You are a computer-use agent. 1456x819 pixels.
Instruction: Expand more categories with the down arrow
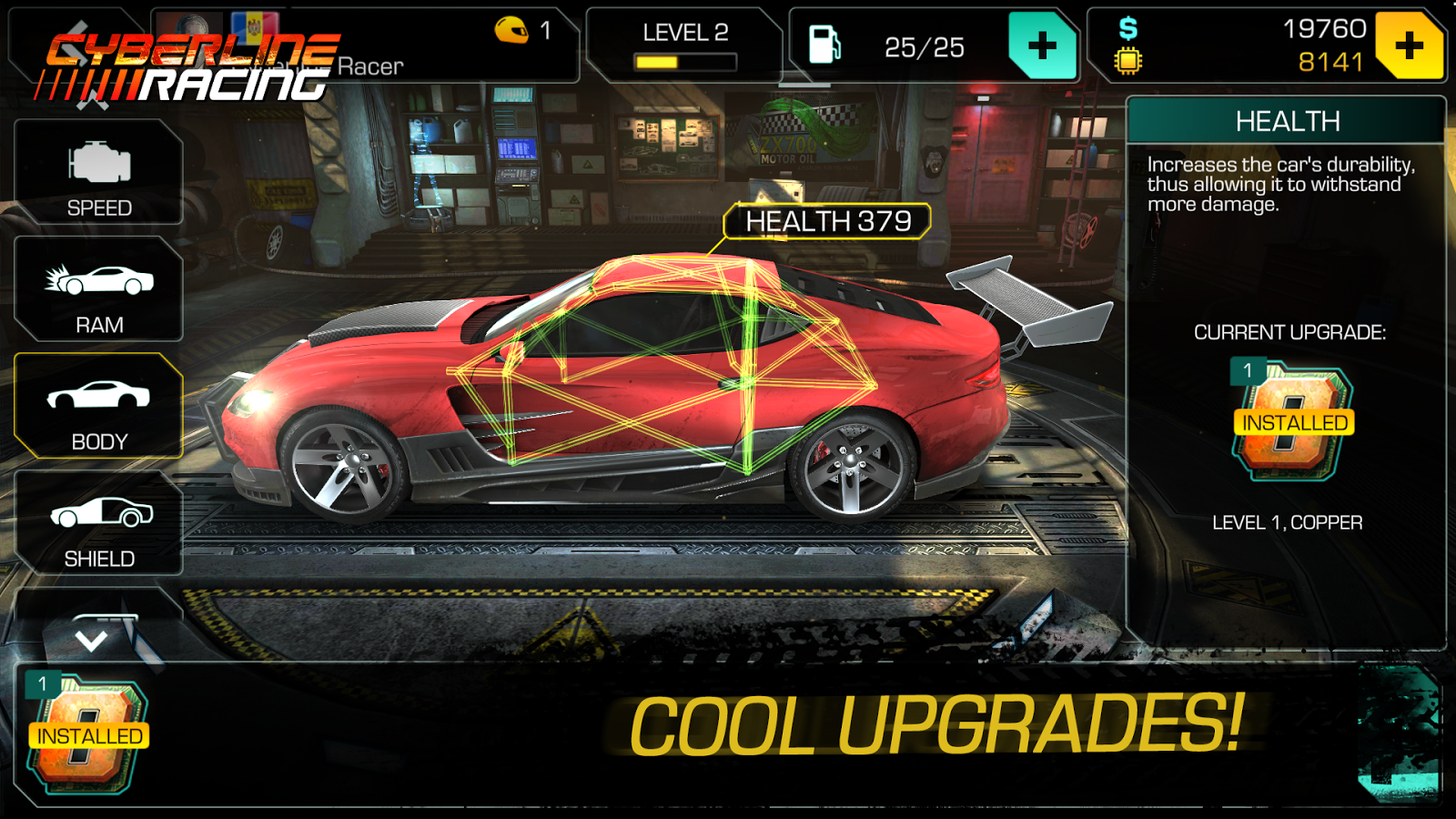click(x=91, y=639)
